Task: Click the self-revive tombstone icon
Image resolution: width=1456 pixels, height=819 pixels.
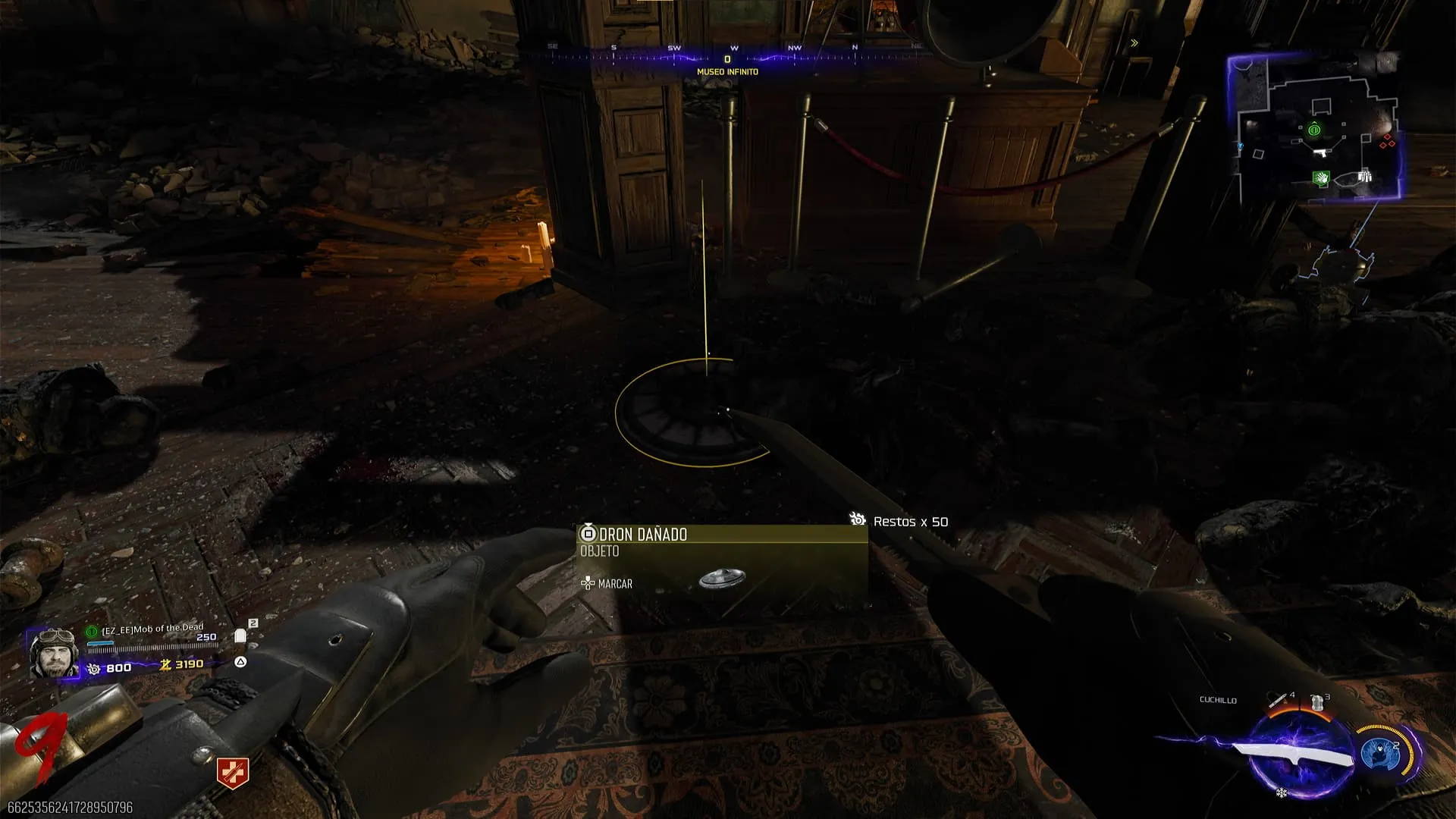Action: click(240, 636)
